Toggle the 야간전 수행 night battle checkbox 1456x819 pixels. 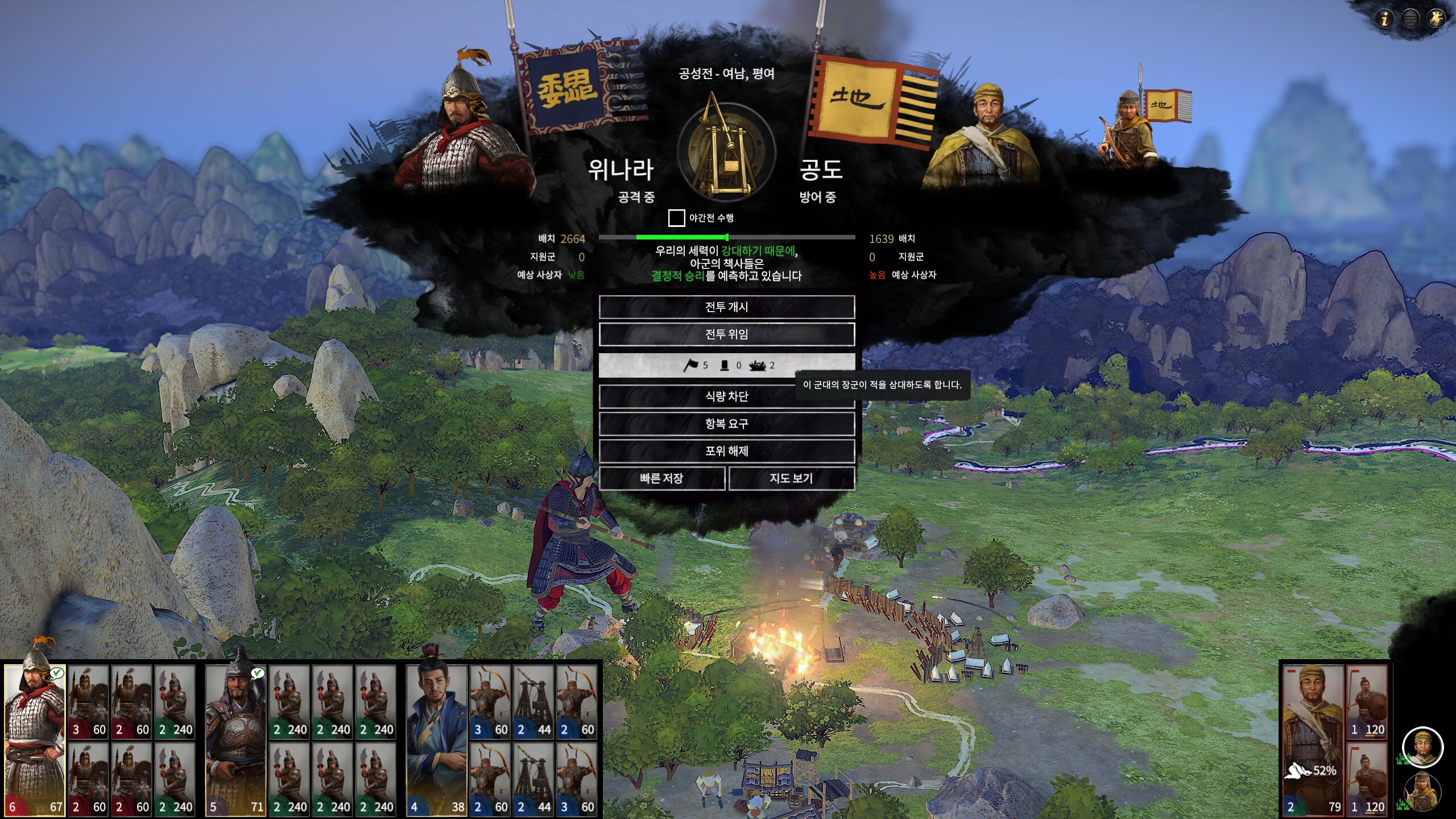676,218
